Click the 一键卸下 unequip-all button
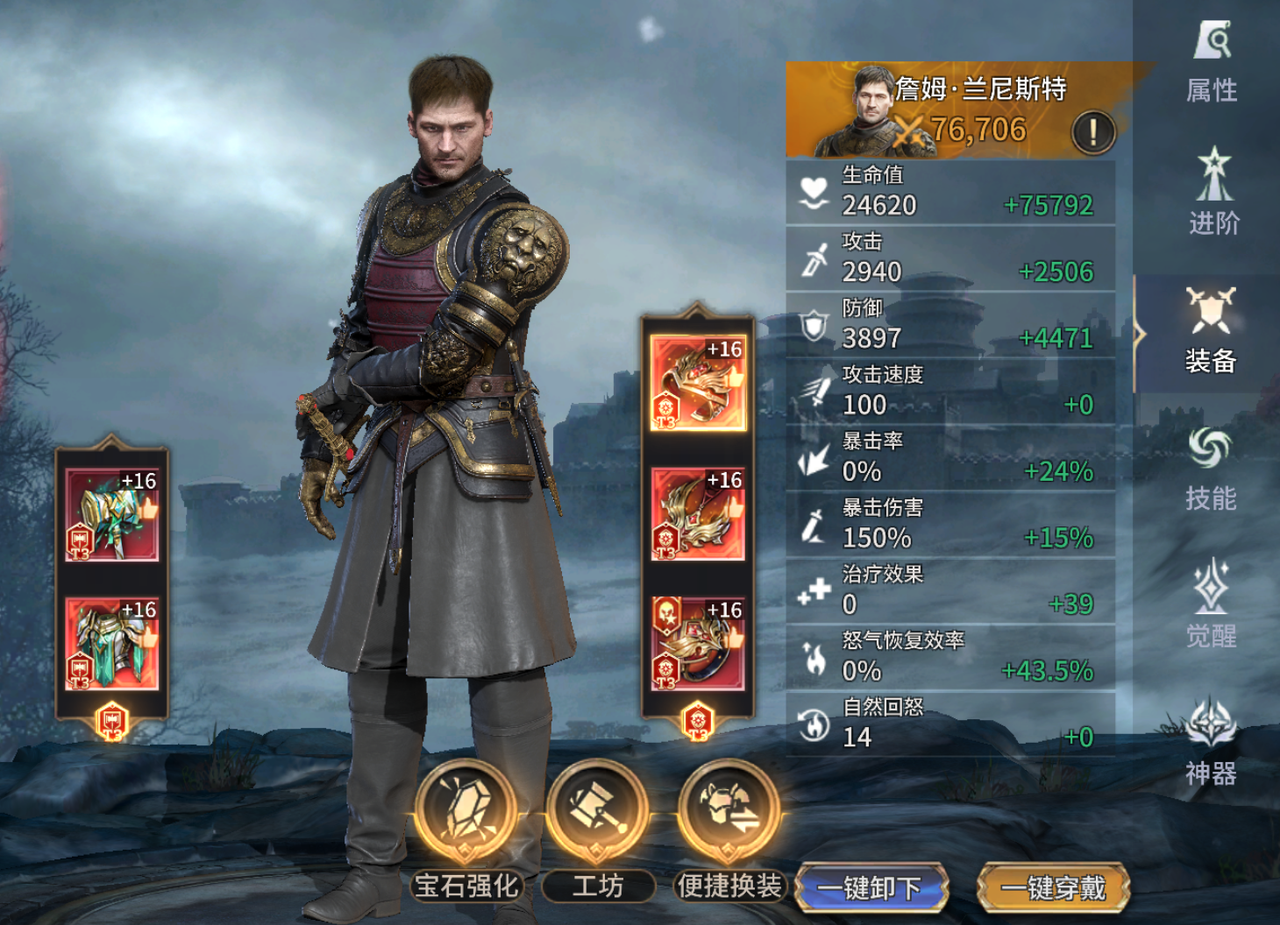Viewport: 1280px width, 925px height. point(871,888)
